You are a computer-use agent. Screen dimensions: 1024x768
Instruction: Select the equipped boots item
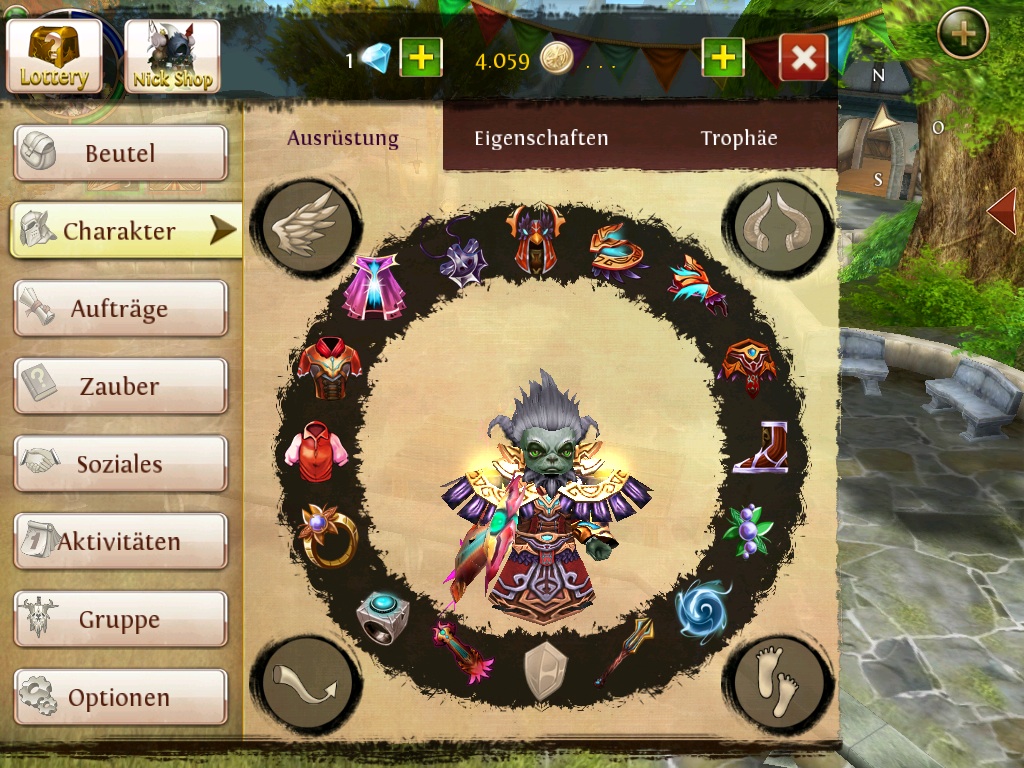tap(761, 446)
